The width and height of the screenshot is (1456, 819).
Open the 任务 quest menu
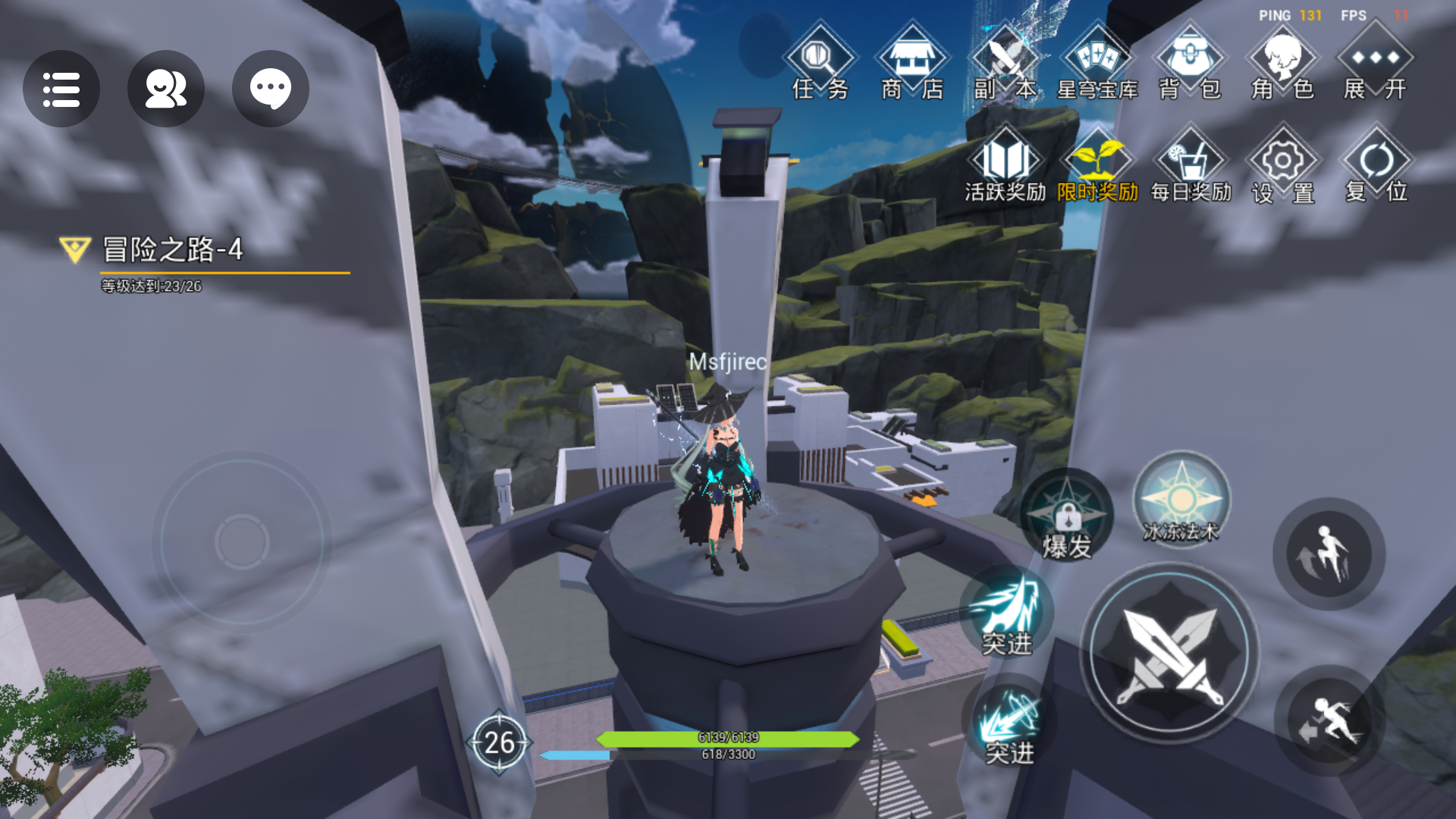point(820,64)
